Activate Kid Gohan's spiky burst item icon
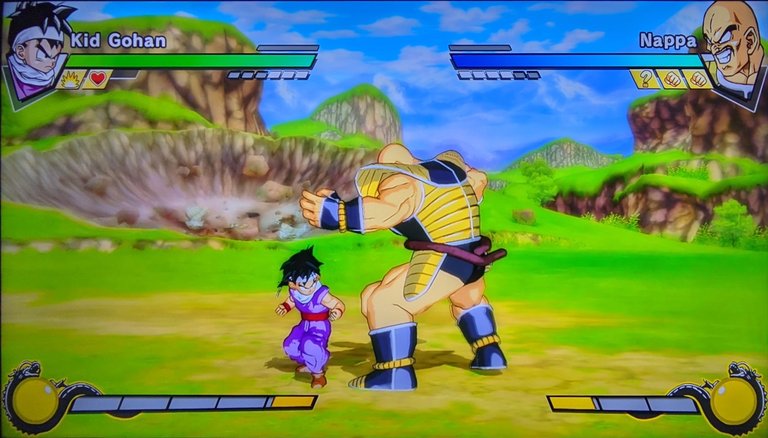768x438 pixels. [x=71, y=79]
